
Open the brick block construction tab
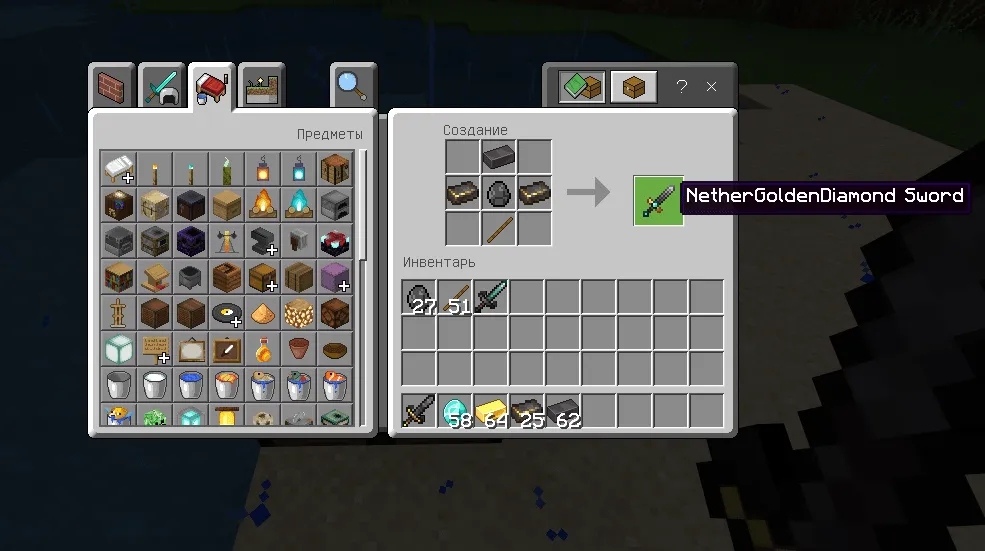click(x=112, y=87)
